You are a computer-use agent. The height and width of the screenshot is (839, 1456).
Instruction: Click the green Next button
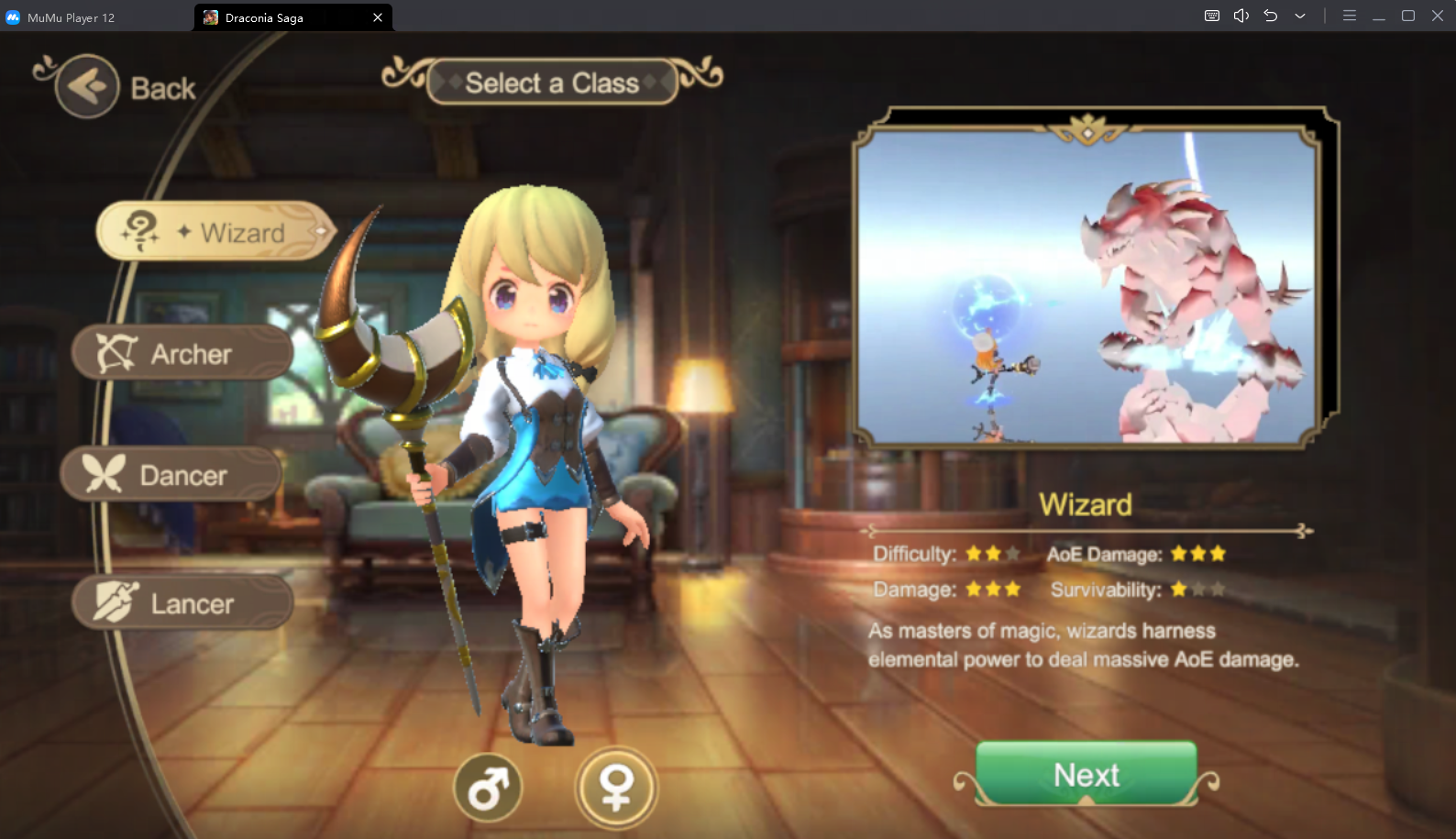point(1086,775)
